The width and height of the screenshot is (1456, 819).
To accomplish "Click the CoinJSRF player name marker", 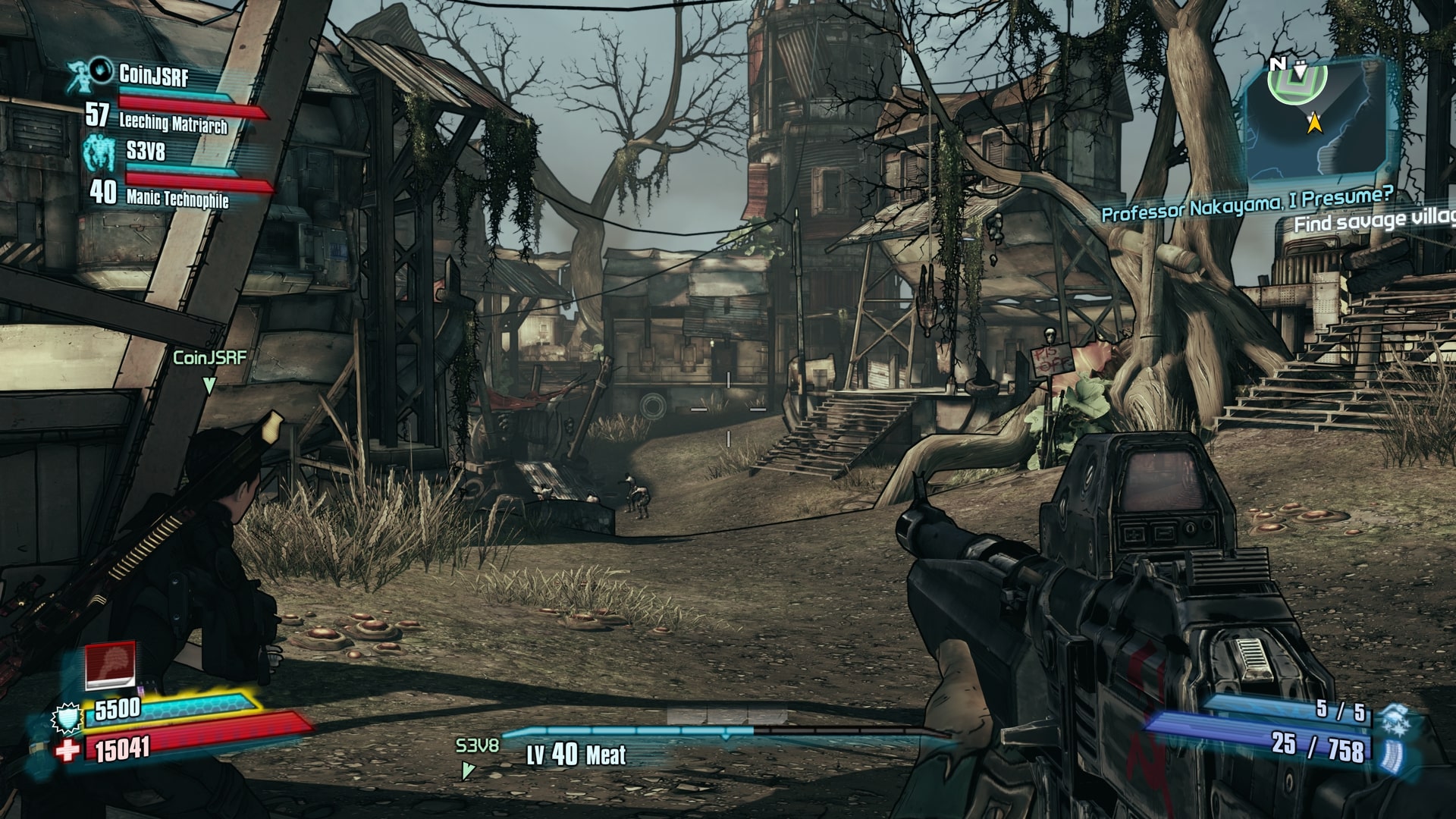I will click(209, 358).
